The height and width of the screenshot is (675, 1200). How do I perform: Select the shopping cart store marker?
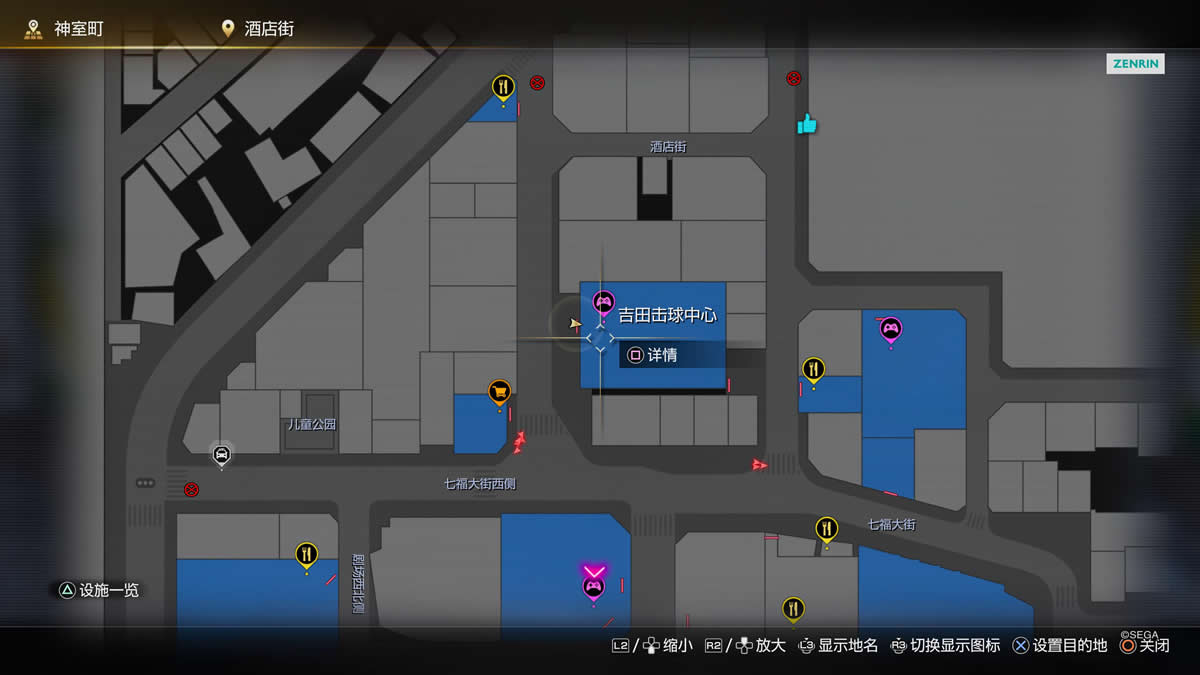[x=499, y=391]
